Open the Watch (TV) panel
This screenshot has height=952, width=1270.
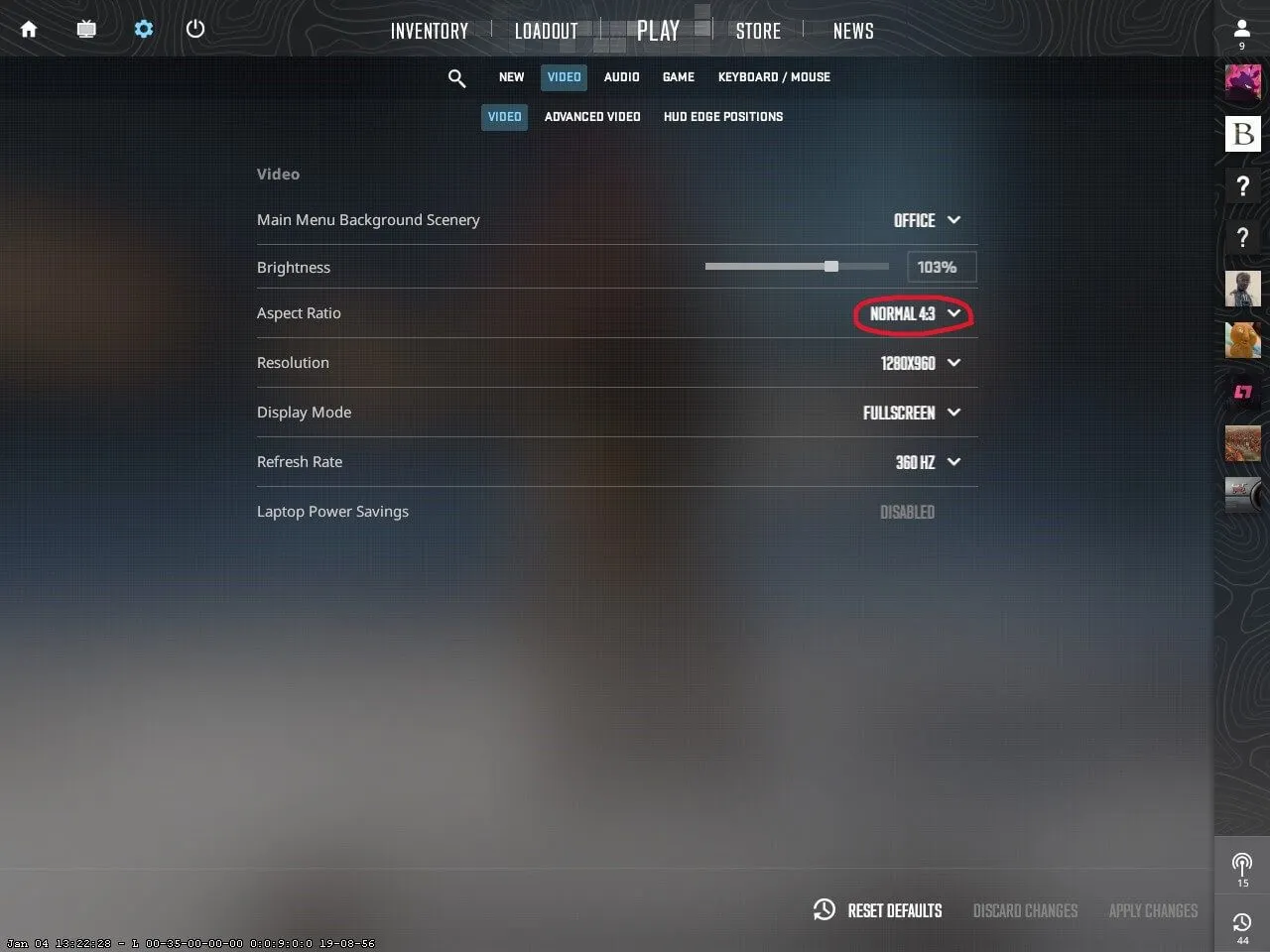(86, 29)
